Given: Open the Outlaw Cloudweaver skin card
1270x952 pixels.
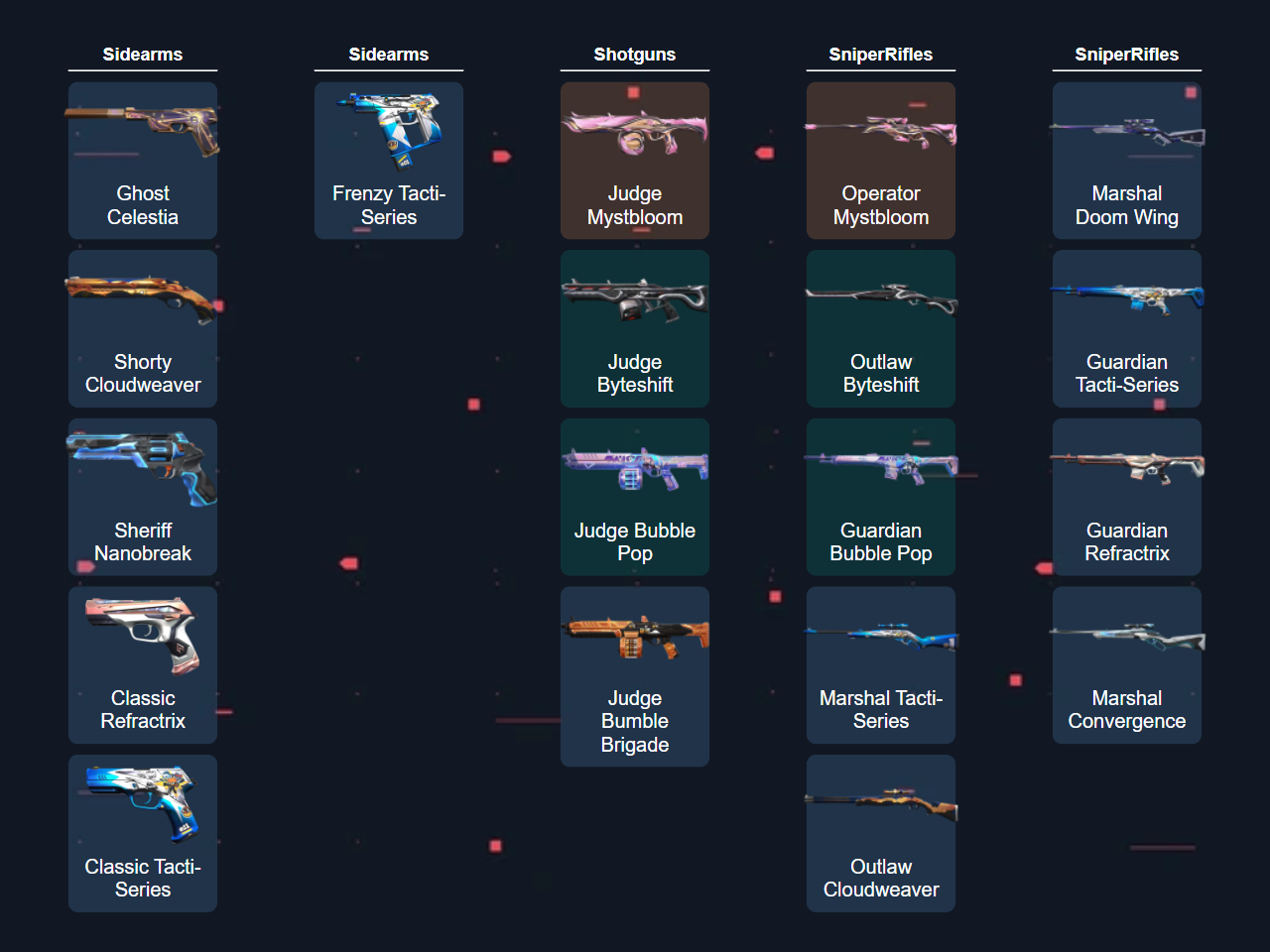Looking at the screenshot, I should [x=881, y=833].
